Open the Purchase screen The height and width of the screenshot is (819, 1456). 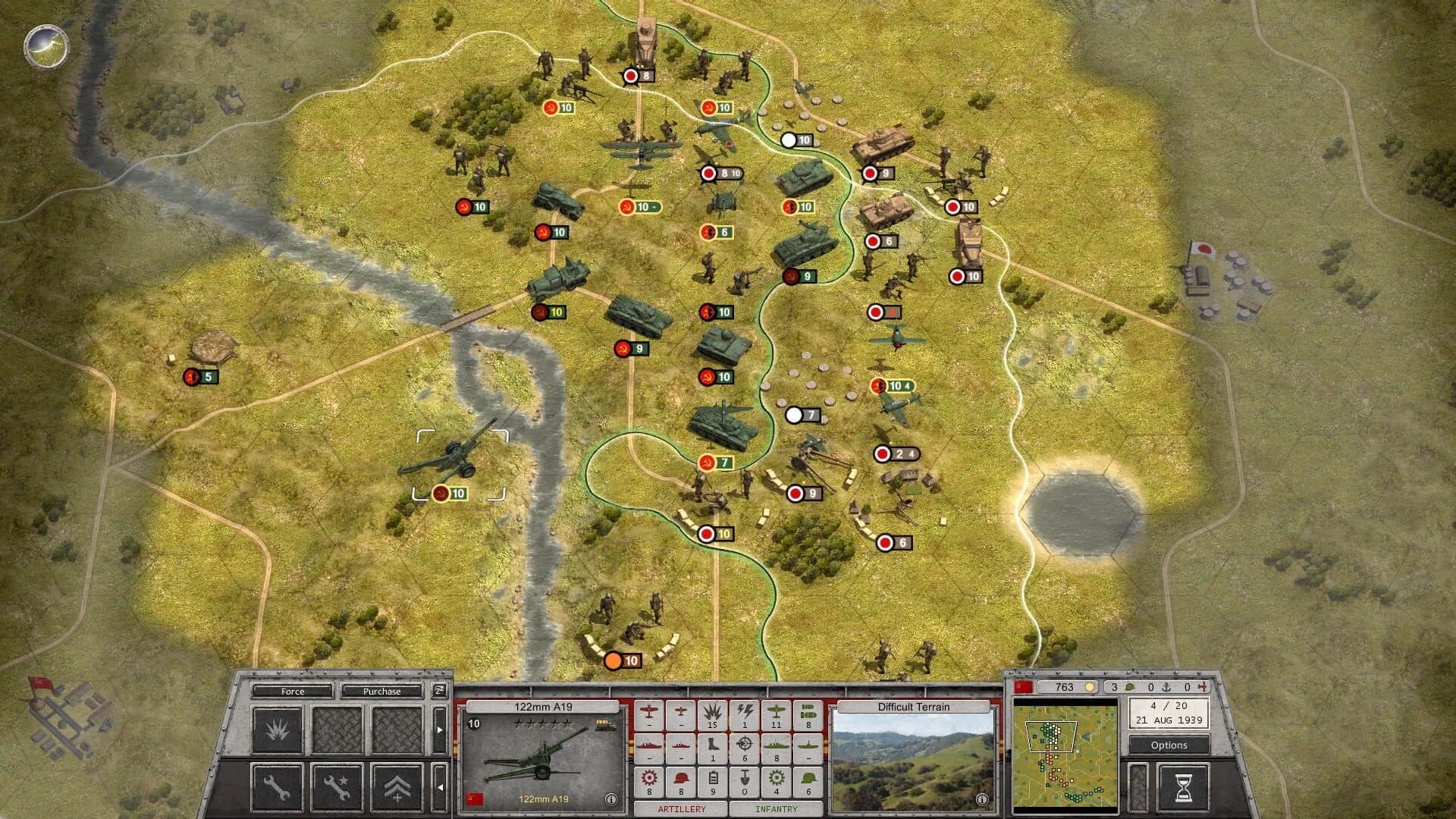click(382, 692)
